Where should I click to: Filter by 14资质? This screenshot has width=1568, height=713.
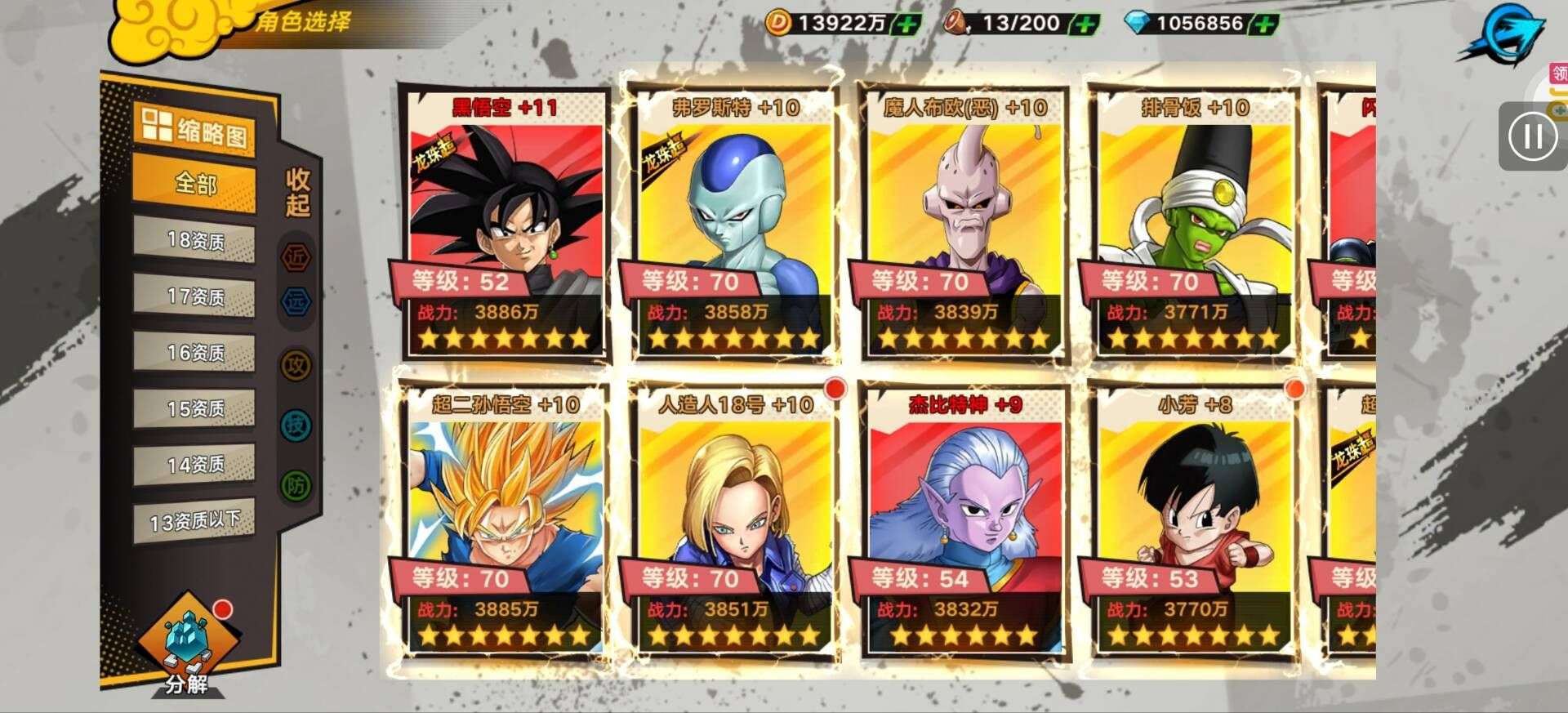coord(194,465)
